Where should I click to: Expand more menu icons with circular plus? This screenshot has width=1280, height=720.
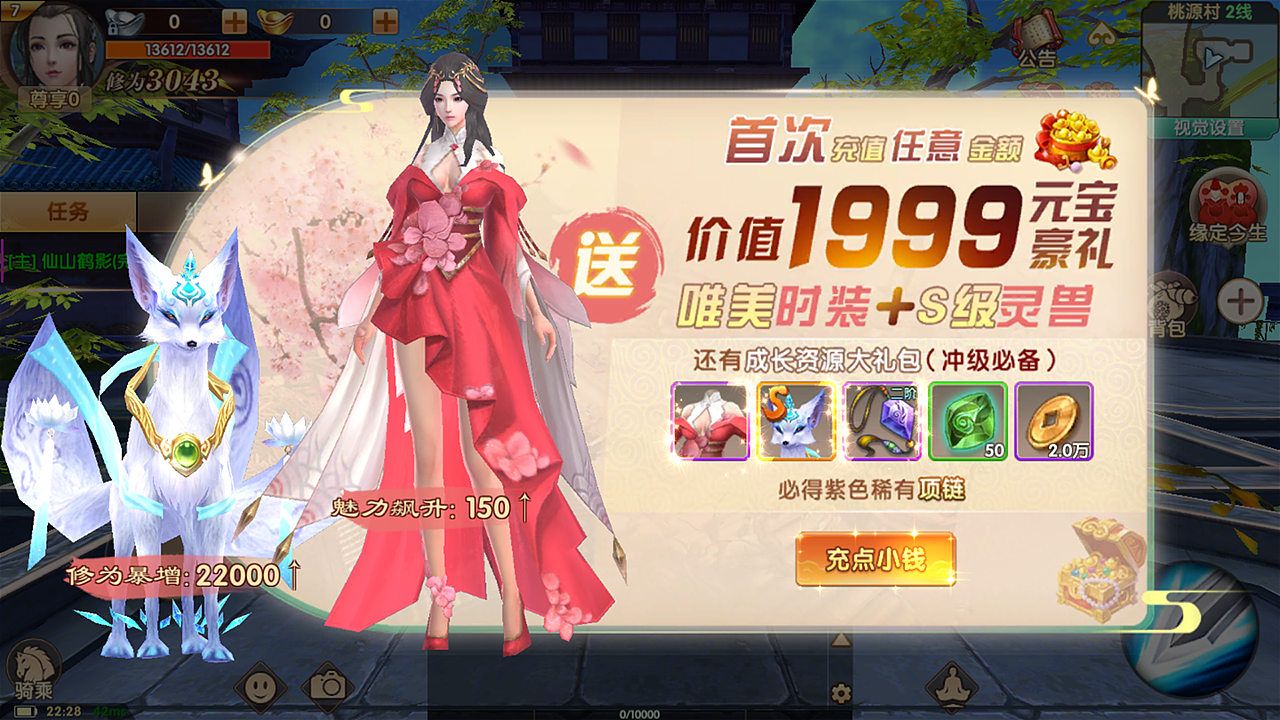(1239, 302)
